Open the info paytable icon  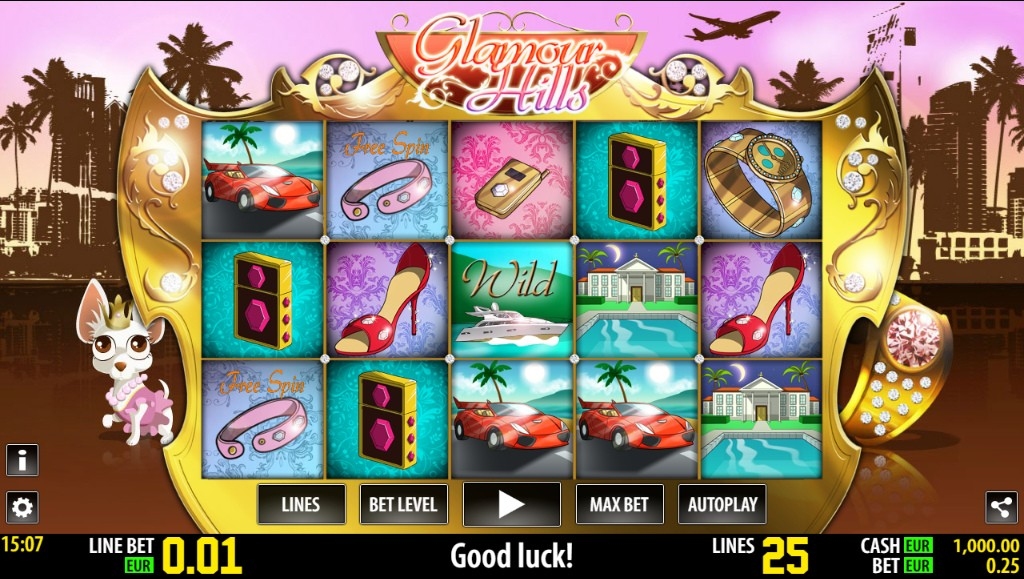pos(22,460)
